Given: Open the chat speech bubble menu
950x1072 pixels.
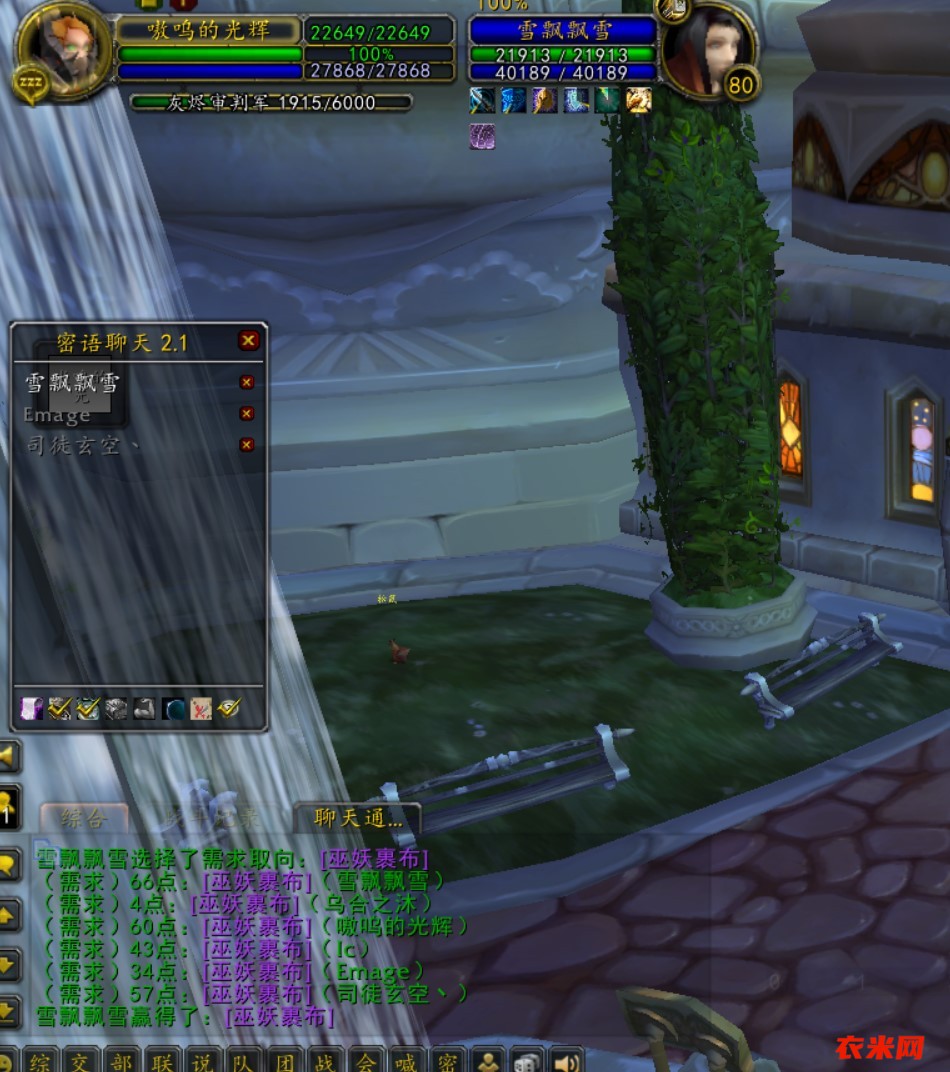Looking at the screenshot, I should [x=9, y=863].
